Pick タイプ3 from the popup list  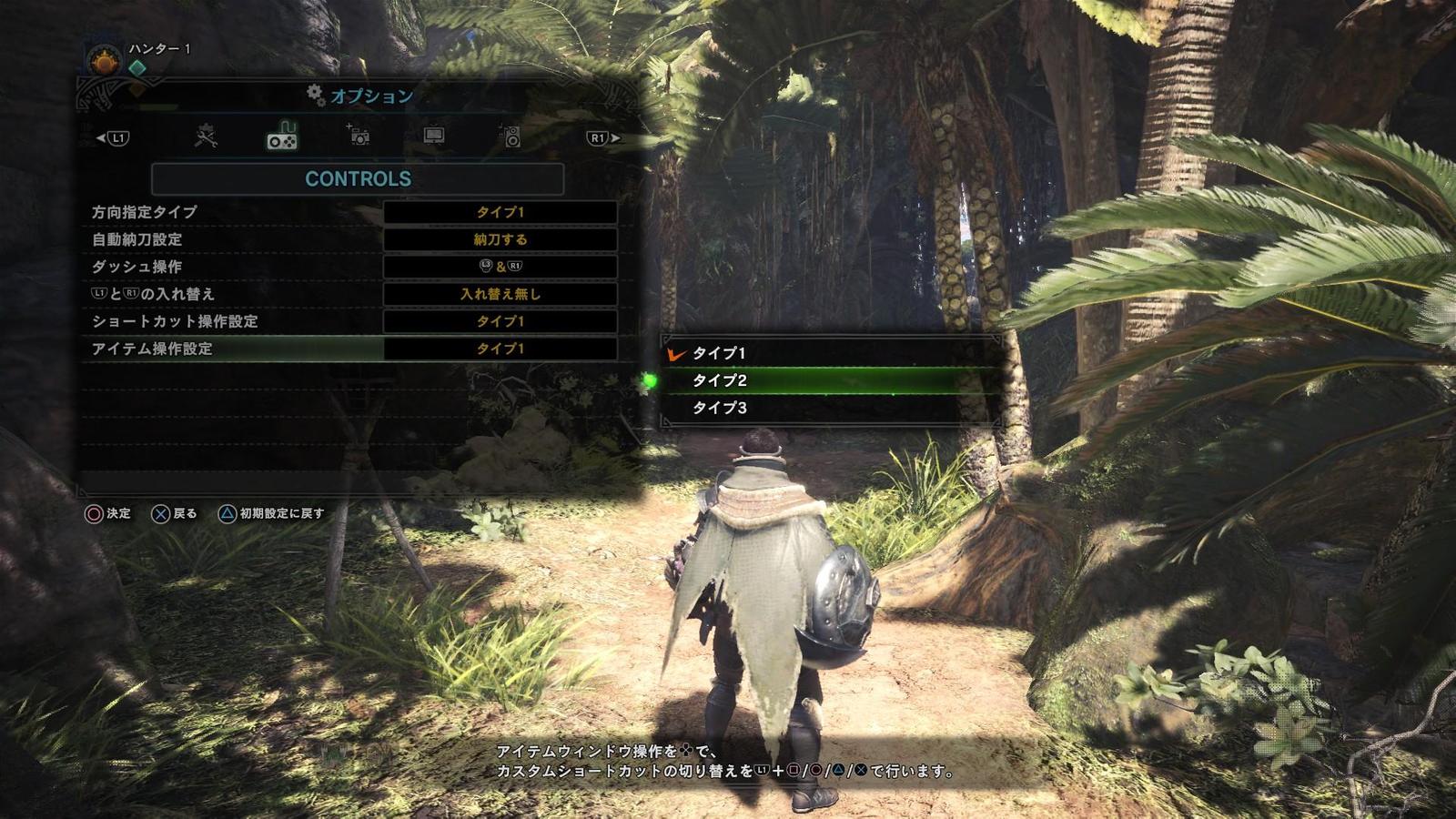[x=719, y=408]
